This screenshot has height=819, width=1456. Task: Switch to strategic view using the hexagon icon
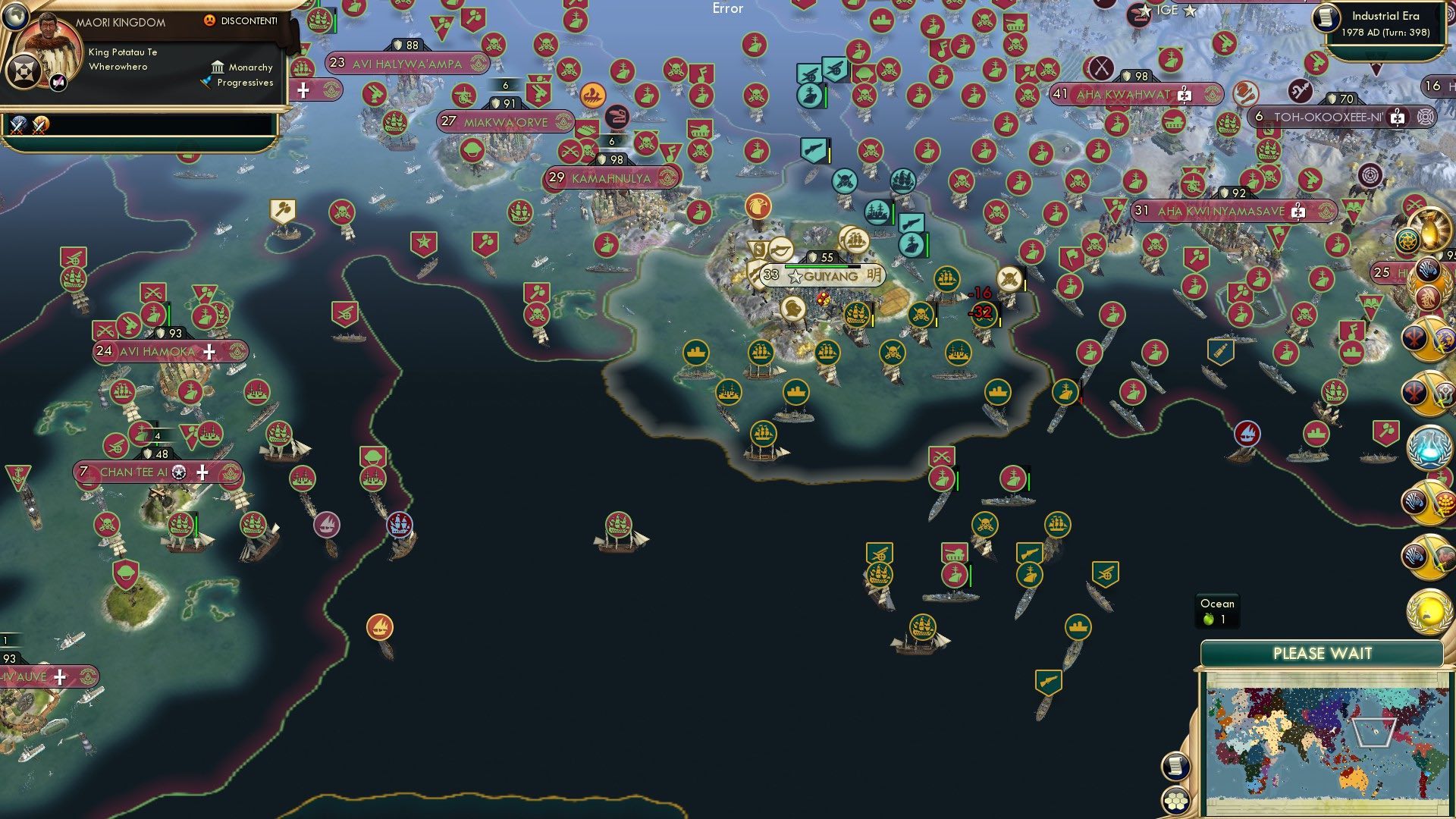coord(1176,801)
